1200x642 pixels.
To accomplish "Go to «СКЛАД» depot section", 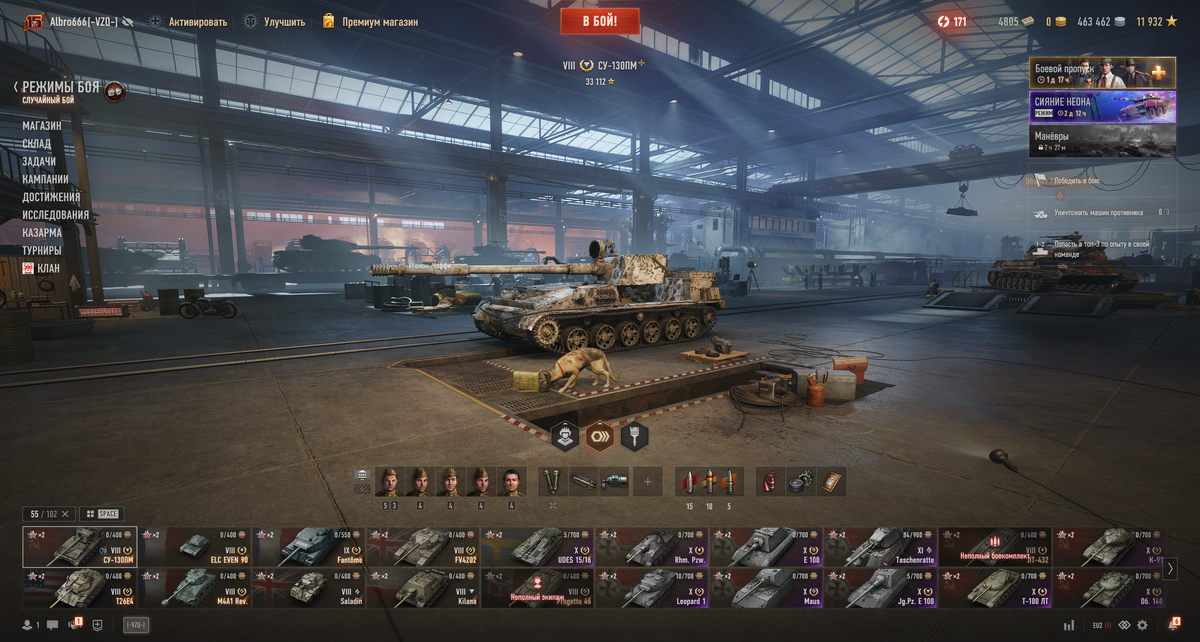I will coord(37,144).
